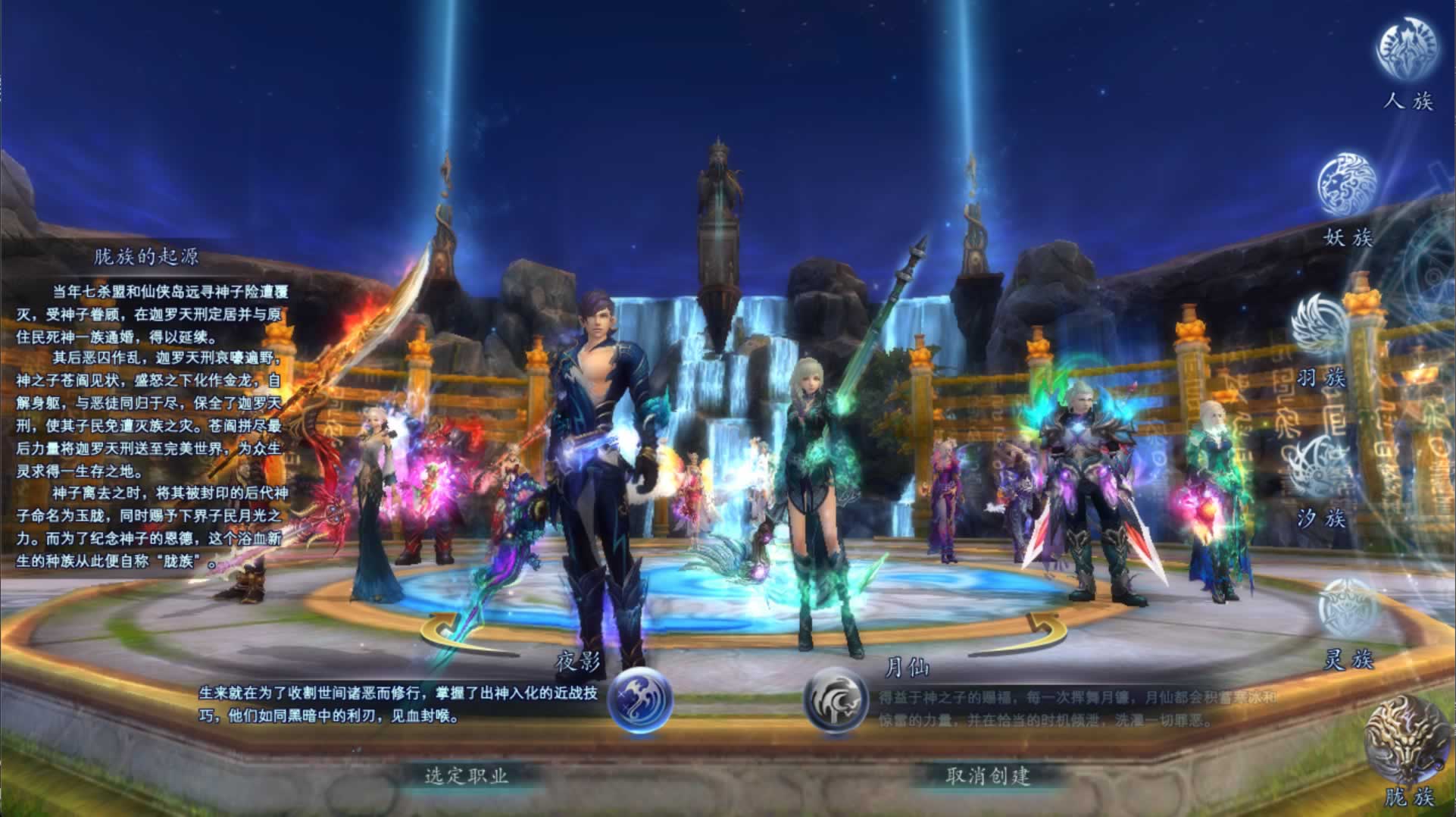1456x817 pixels.
Task: Select the 人族 (Human) race emblem
Action: (x=1406, y=49)
